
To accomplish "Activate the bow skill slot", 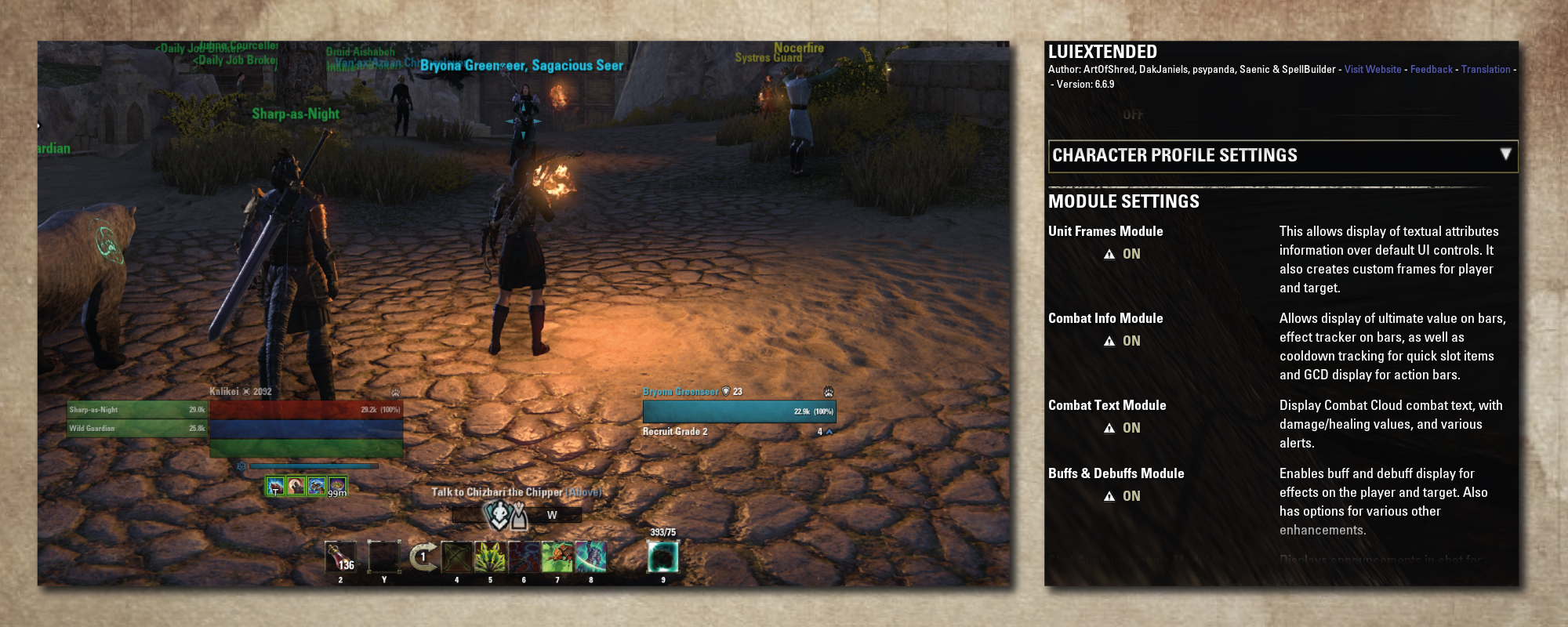I will pos(456,557).
